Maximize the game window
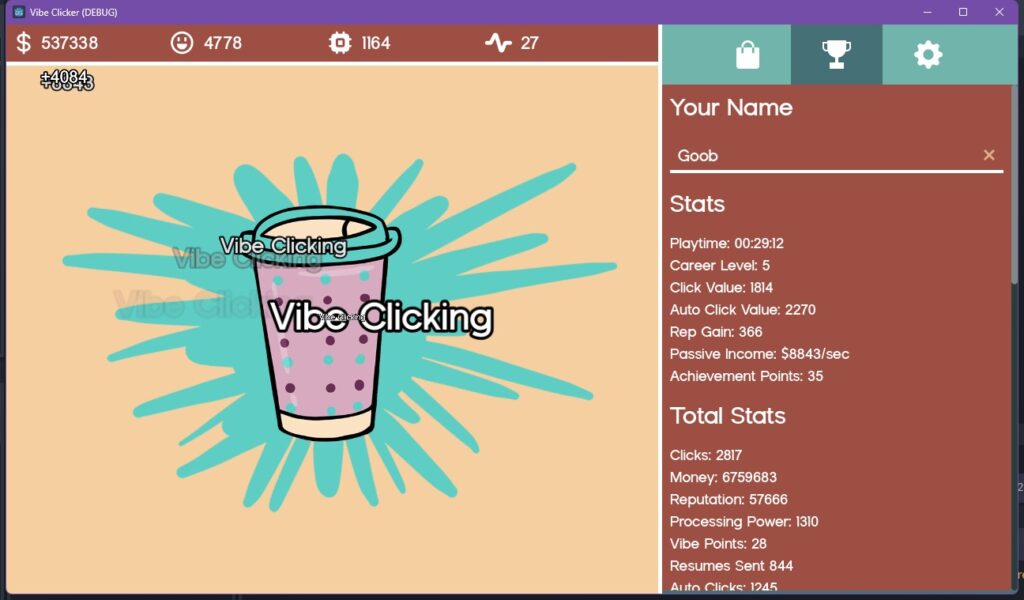1024x600 pixels. [x=963, y=12]
